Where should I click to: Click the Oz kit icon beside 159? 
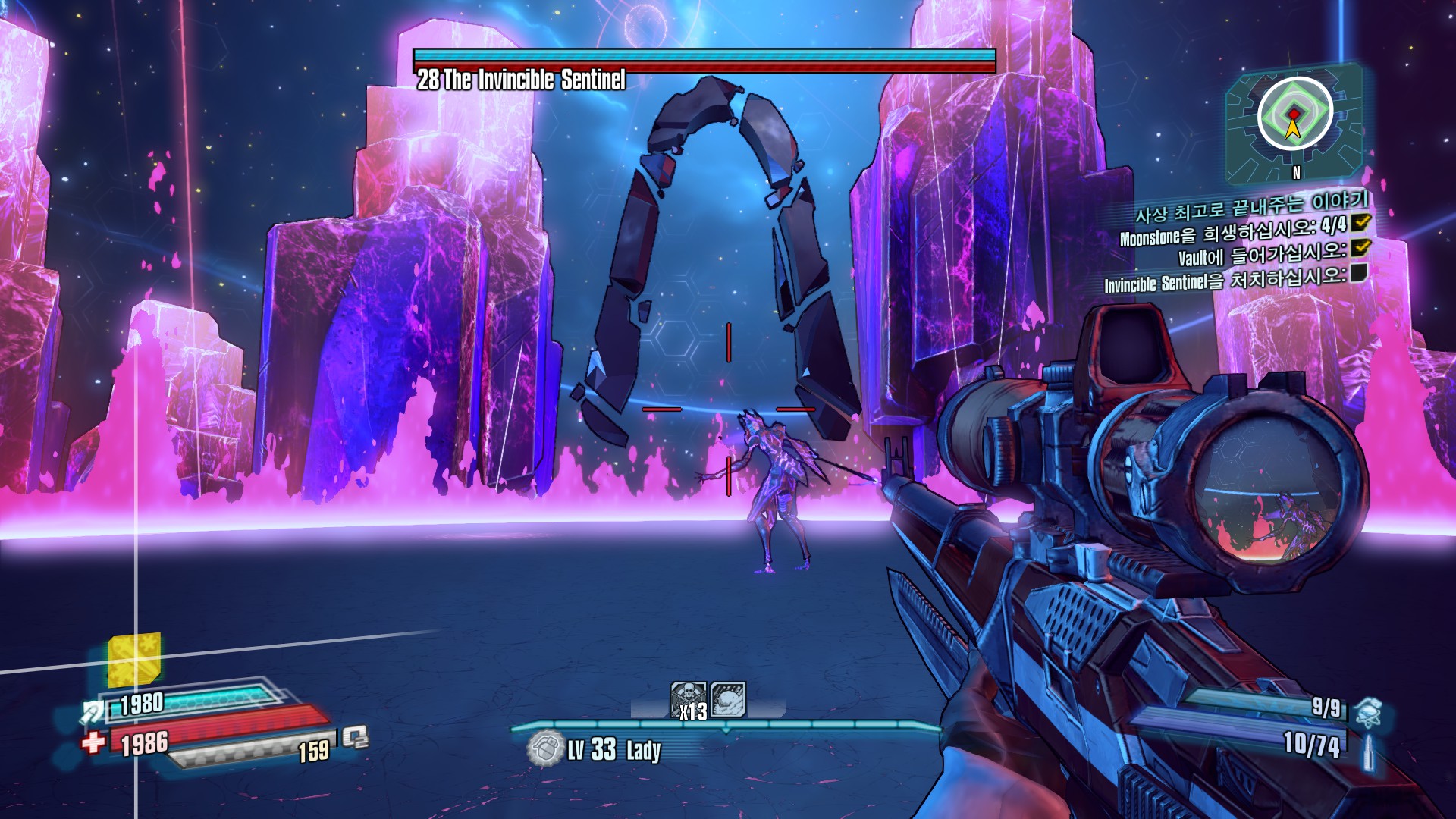point(354,737)
